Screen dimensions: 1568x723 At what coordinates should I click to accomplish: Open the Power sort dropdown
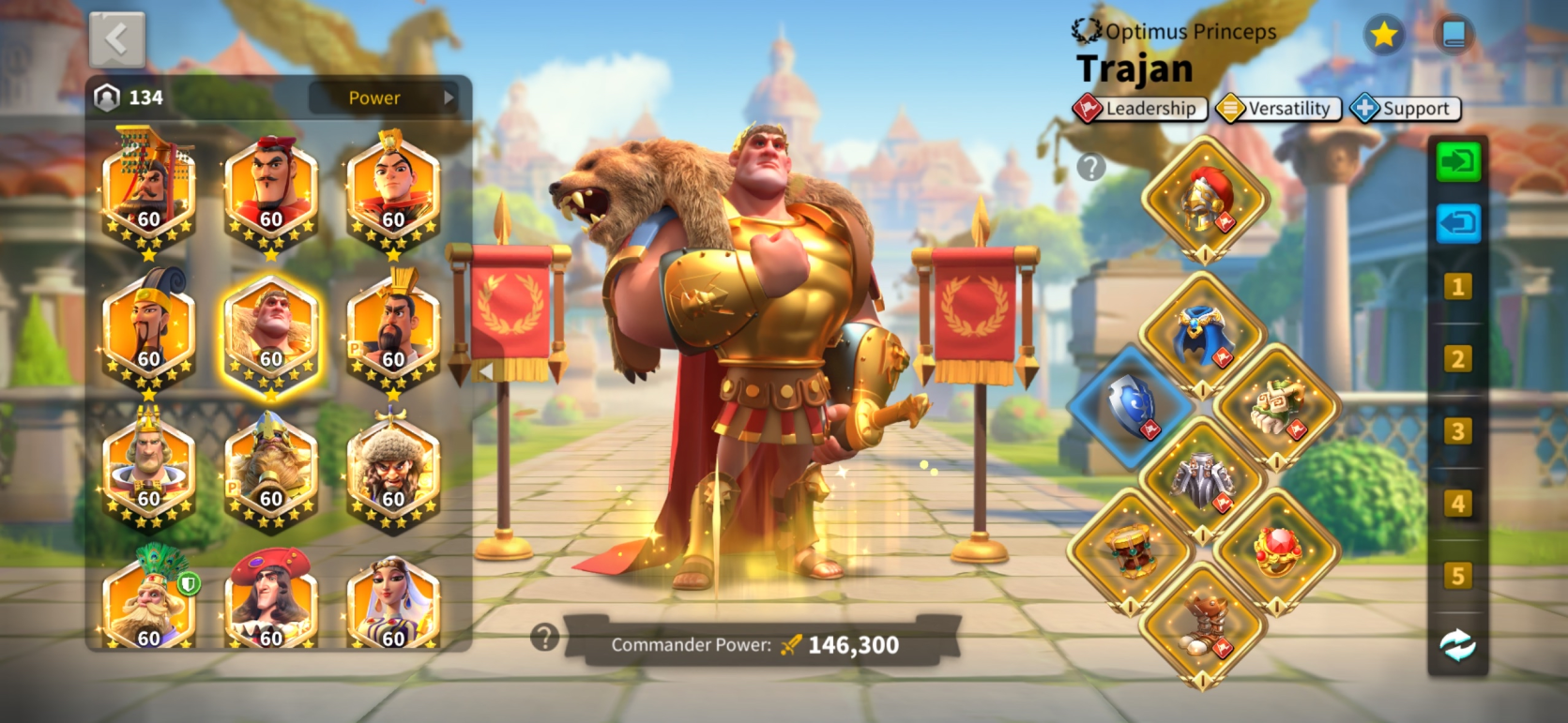(385, 98)
